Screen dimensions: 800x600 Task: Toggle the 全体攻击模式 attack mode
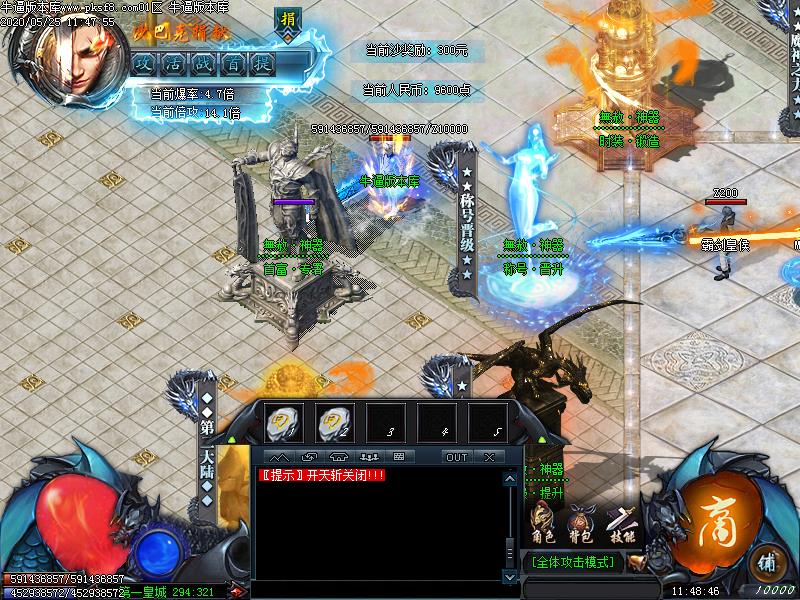coord(574,562)
